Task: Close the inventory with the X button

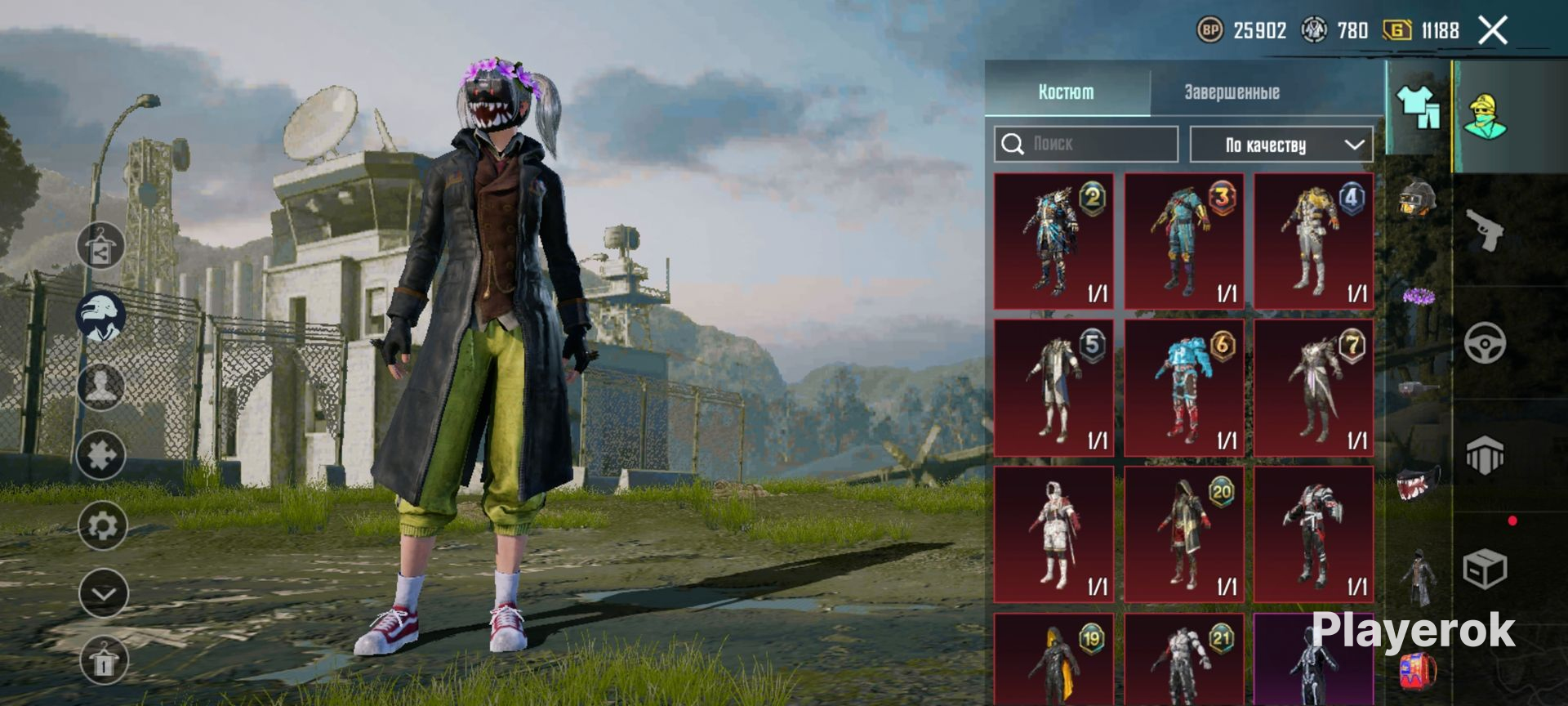Action: pos(1493,31)
